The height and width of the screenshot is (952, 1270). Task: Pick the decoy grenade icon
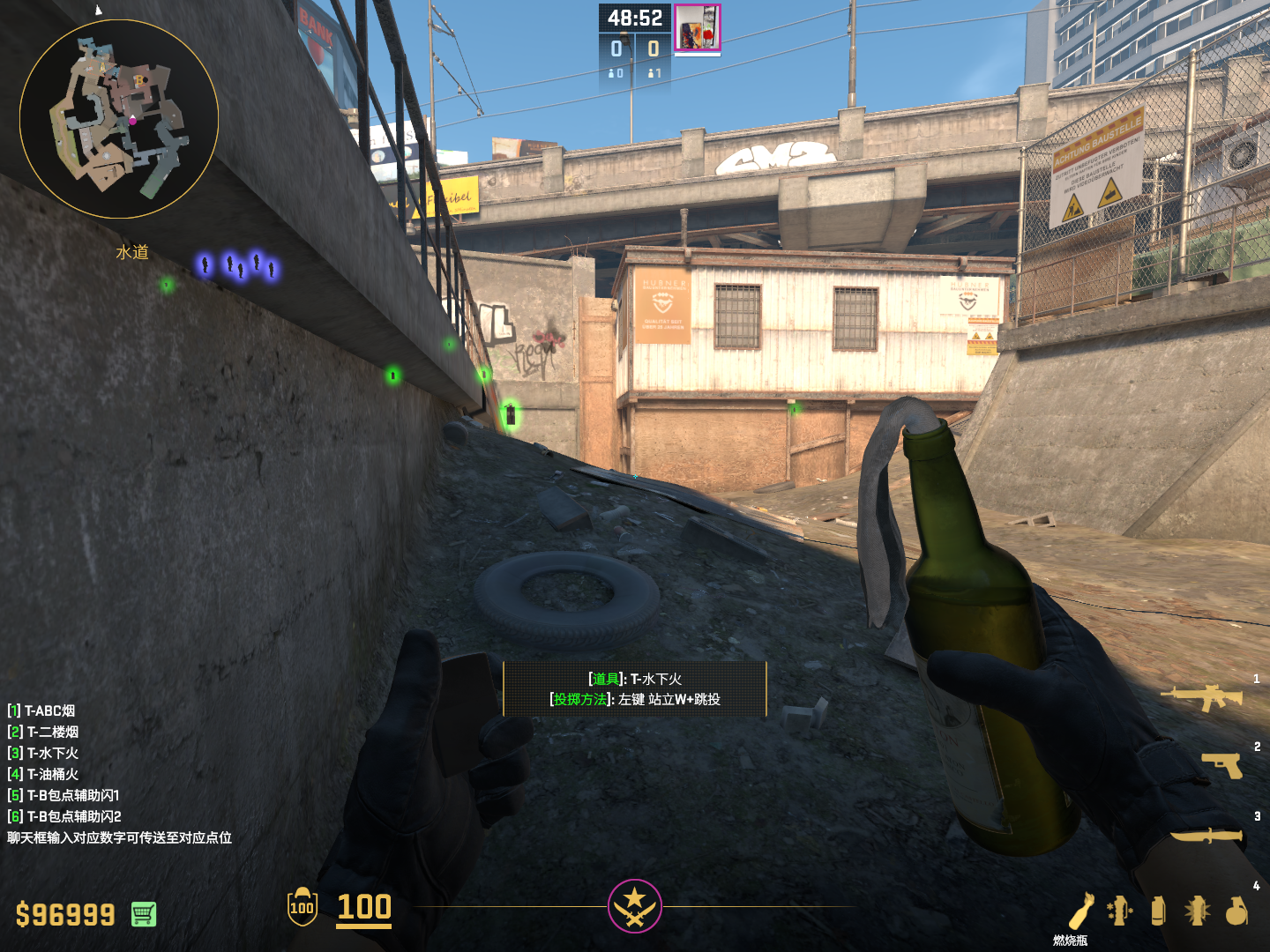coord(1119,911)
